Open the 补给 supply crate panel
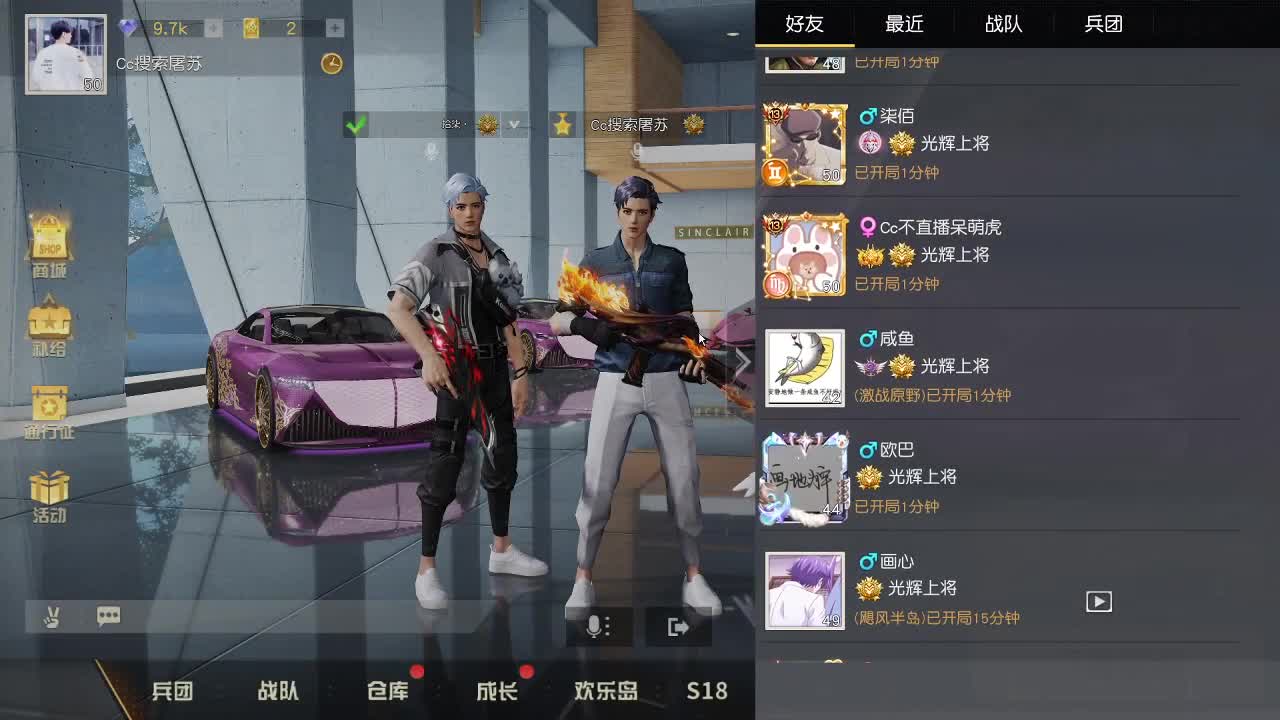This screenshot has width=1280, height=720. coord(50,328)
